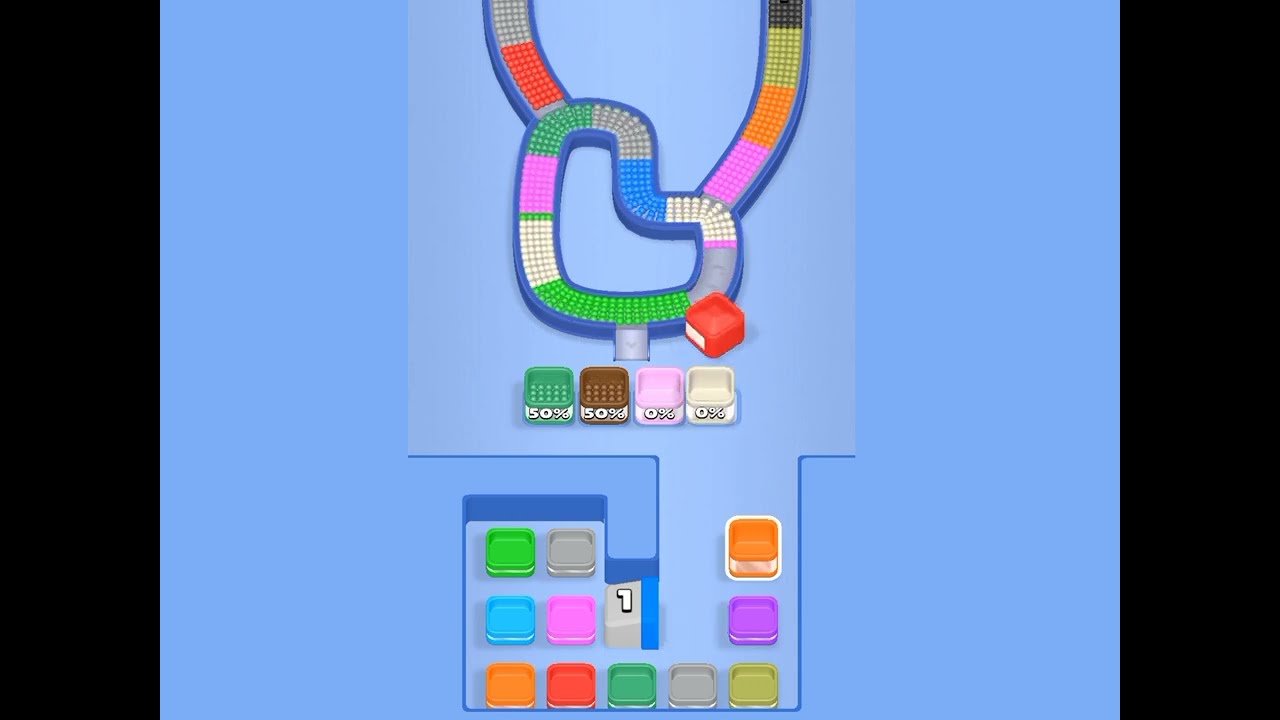This screenshot has height=720, width=1280.
Task: Select the cyan block in the middle row
Action: [x=508, y=618]
